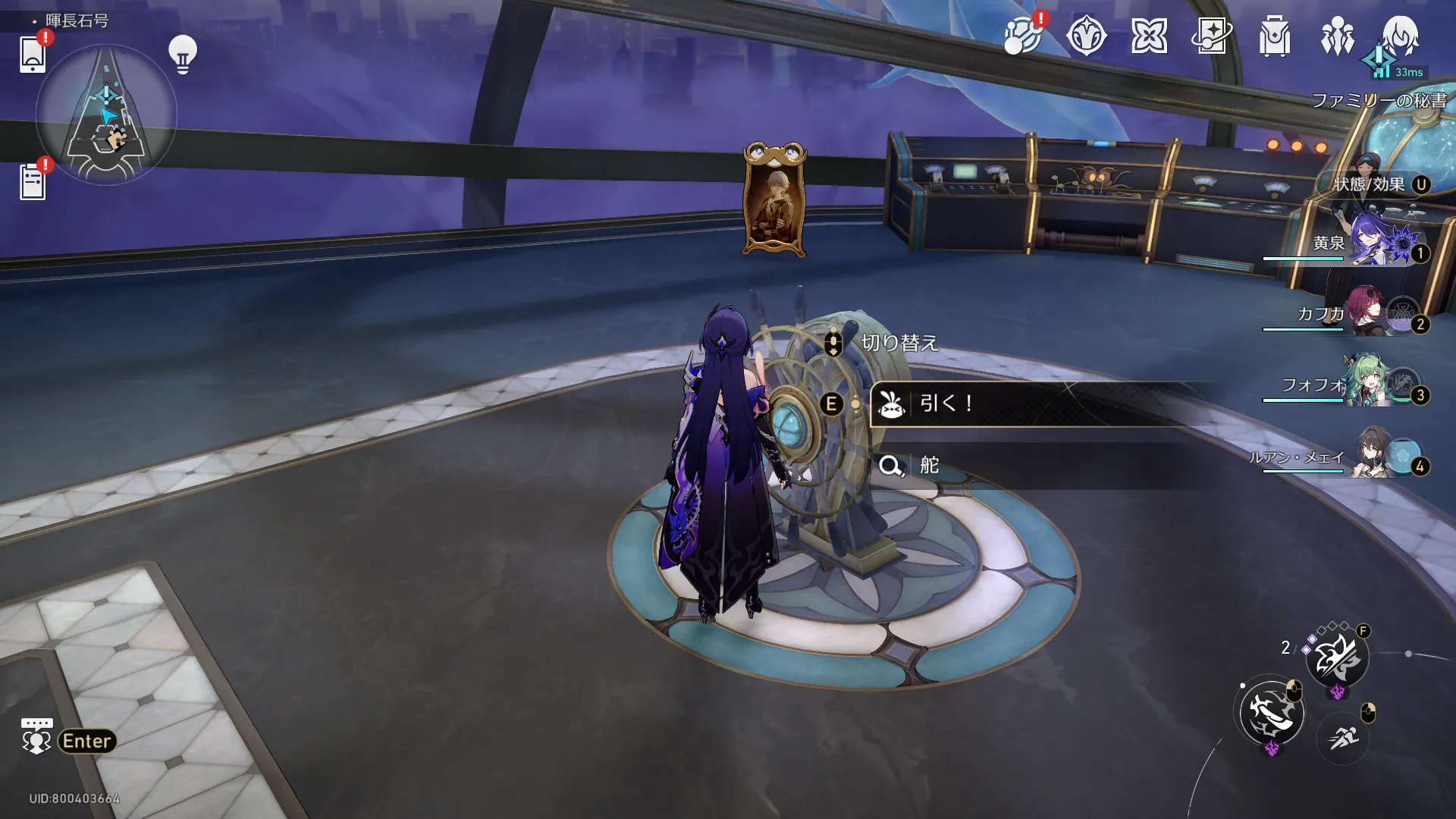Viewport: 1456px width, 819px height.
Task: Open the backpack inventory
Action: [1275, 36]
